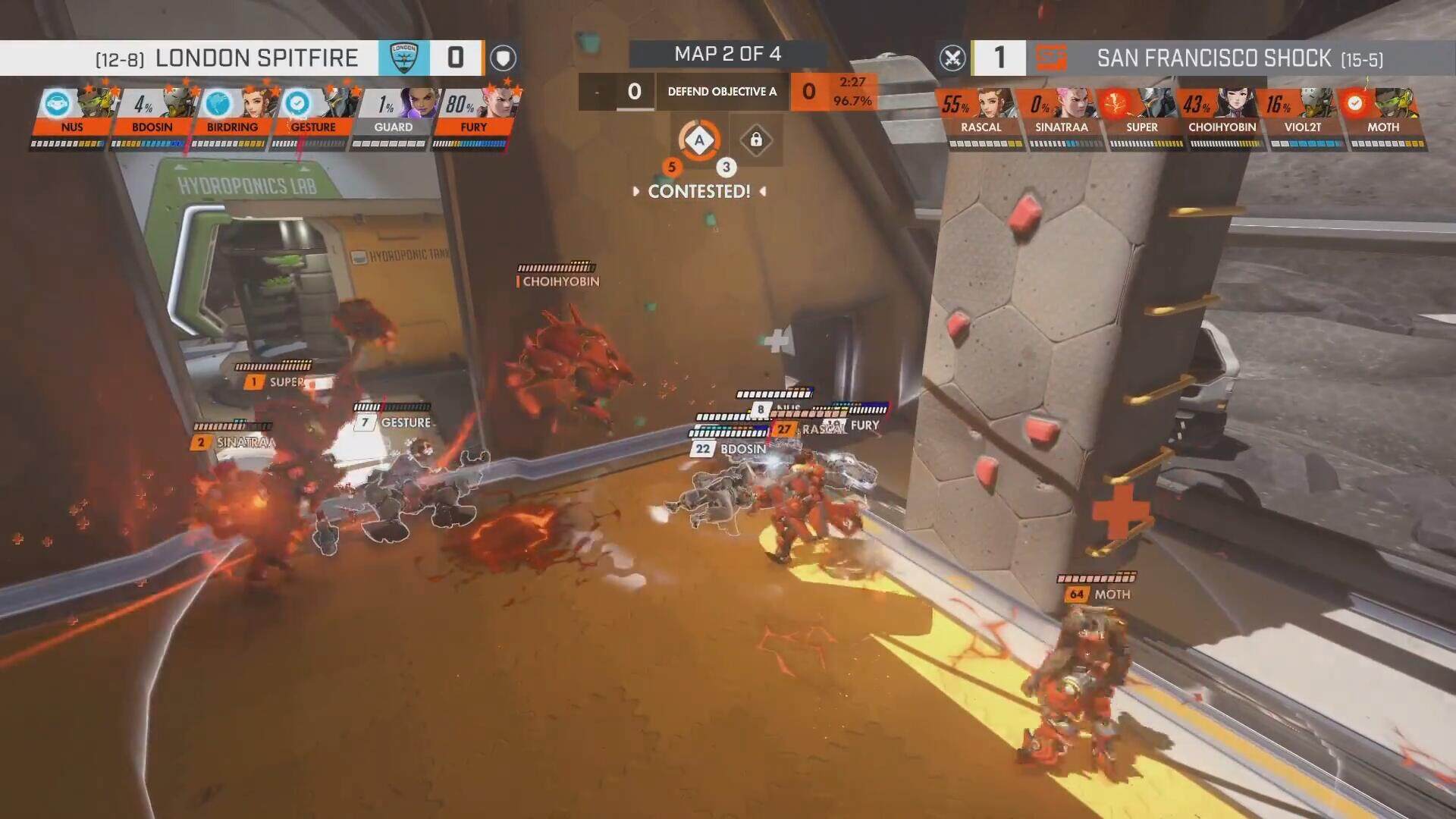Click the San Francisco Shock team logo
The image size is (1456, 819).
tap(1051, 58)
